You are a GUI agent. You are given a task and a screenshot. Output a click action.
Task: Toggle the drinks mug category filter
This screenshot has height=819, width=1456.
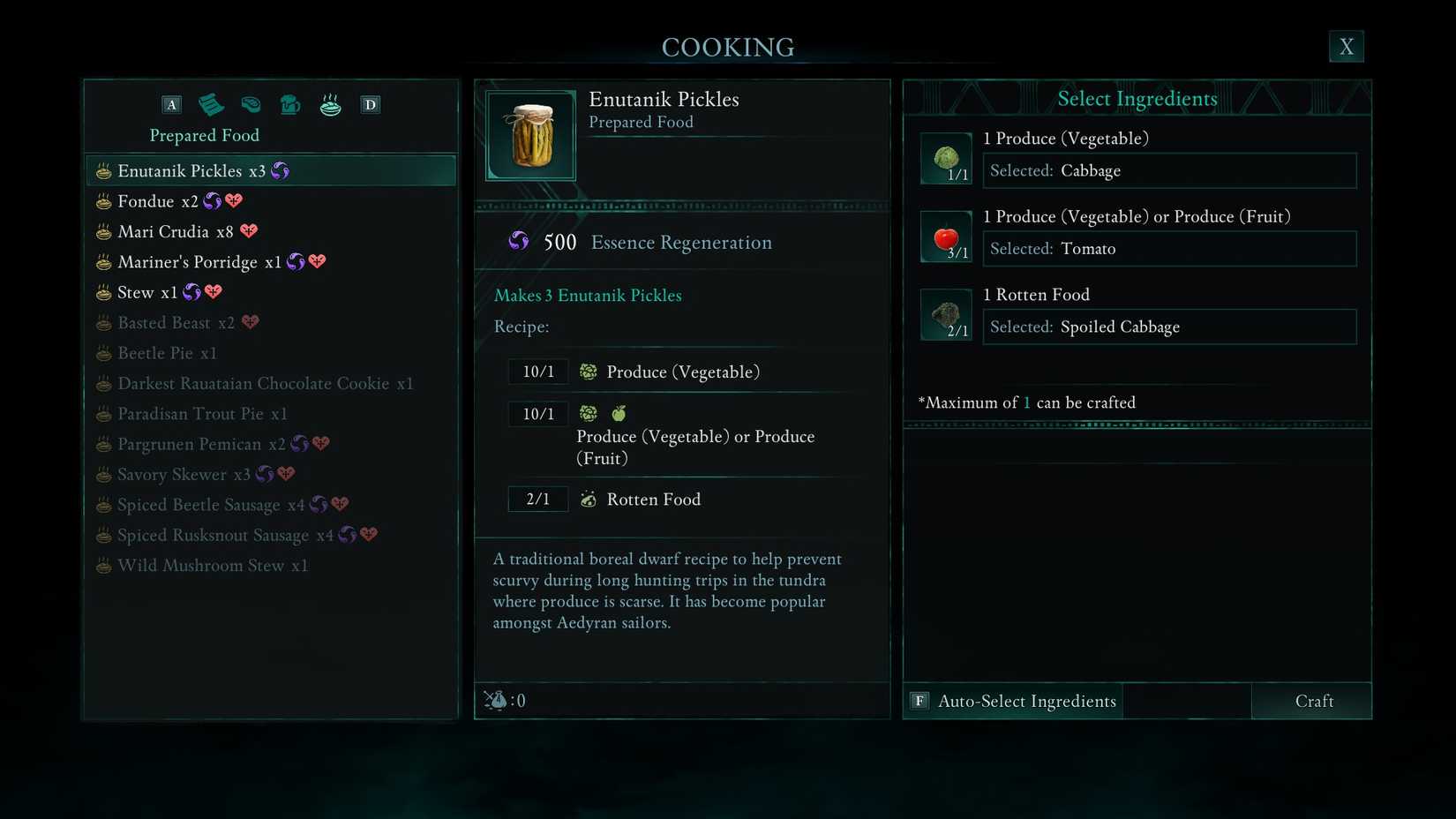(x=290, y=104)
